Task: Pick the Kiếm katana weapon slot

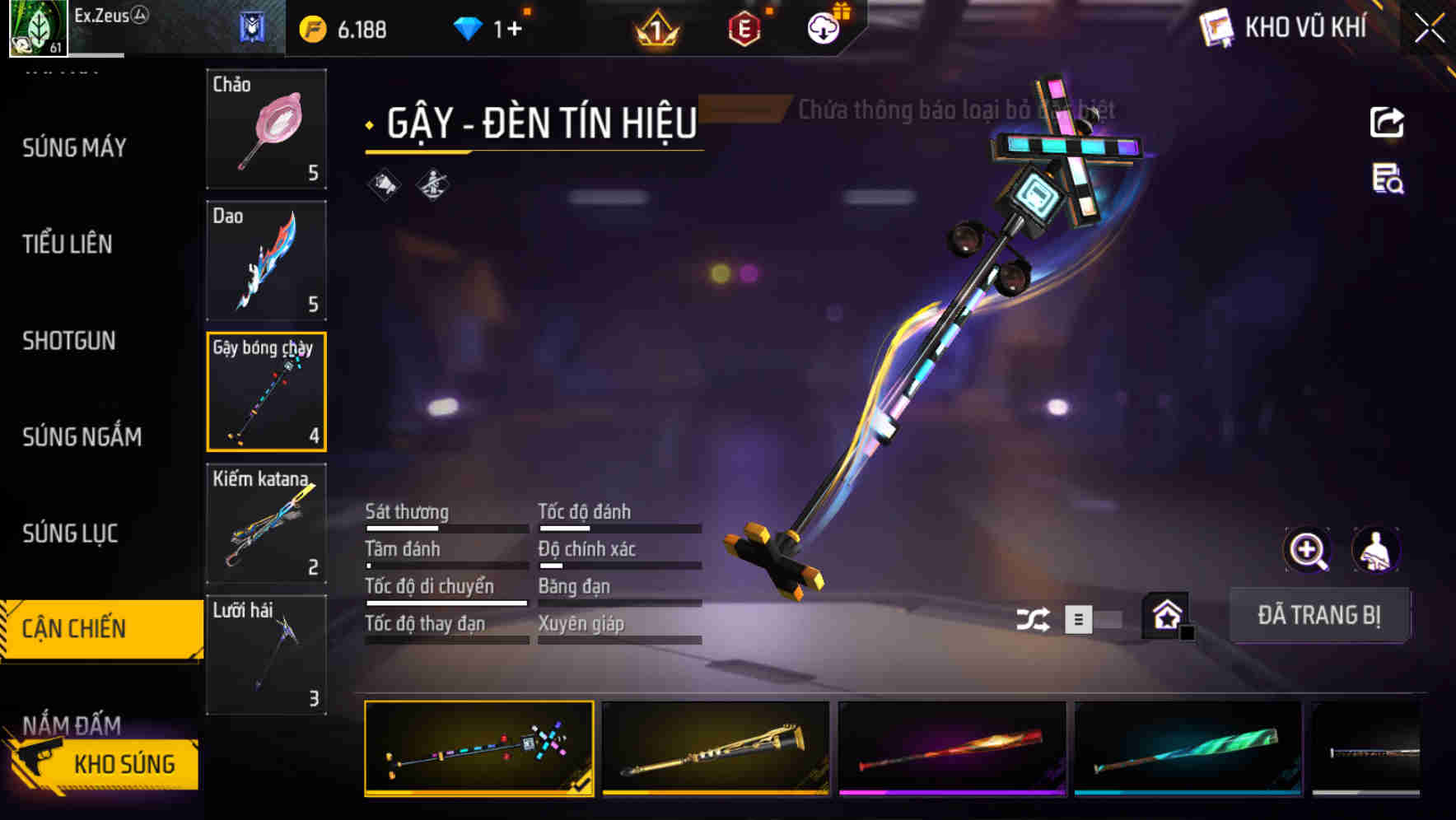Action: (x=266, y=524)
